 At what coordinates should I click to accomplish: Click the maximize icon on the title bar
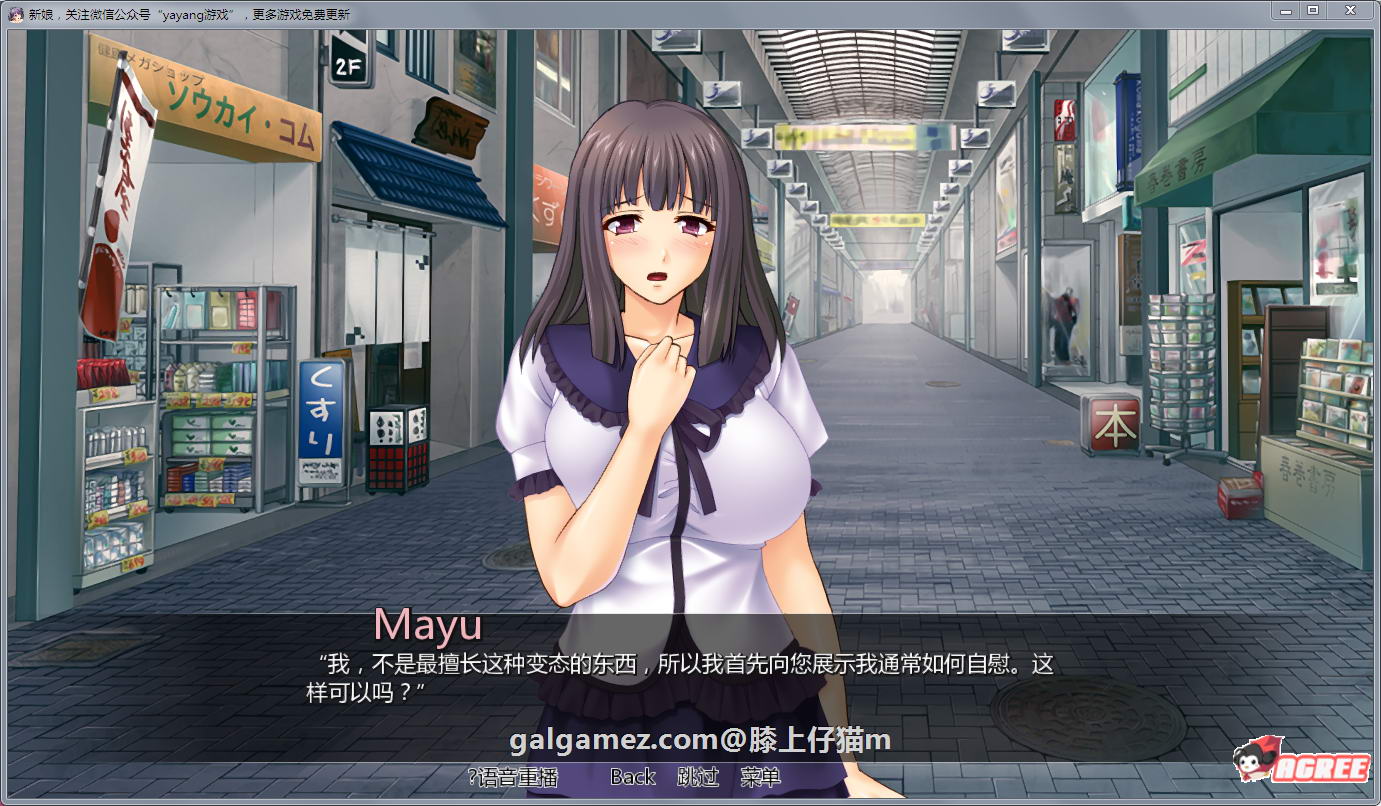[1312, 11]
